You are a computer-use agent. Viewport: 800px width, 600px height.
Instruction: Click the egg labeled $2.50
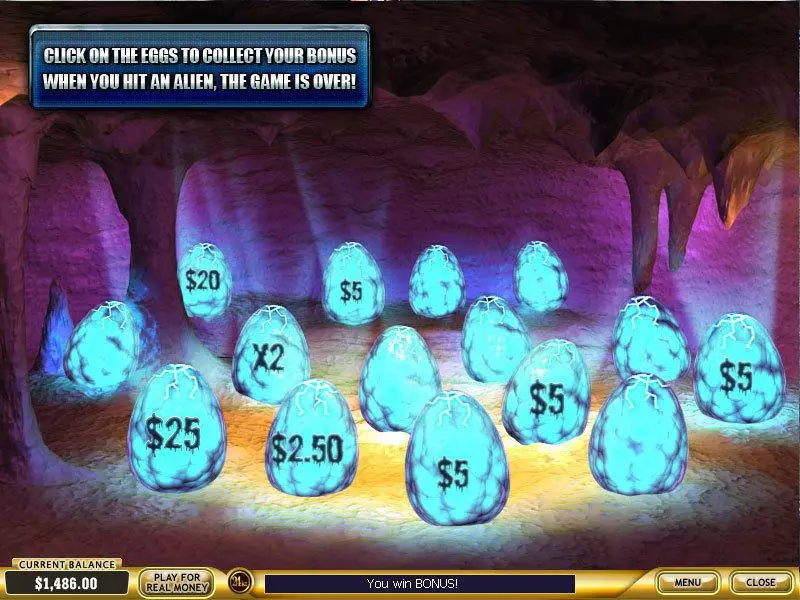click(x=310, y=443)
